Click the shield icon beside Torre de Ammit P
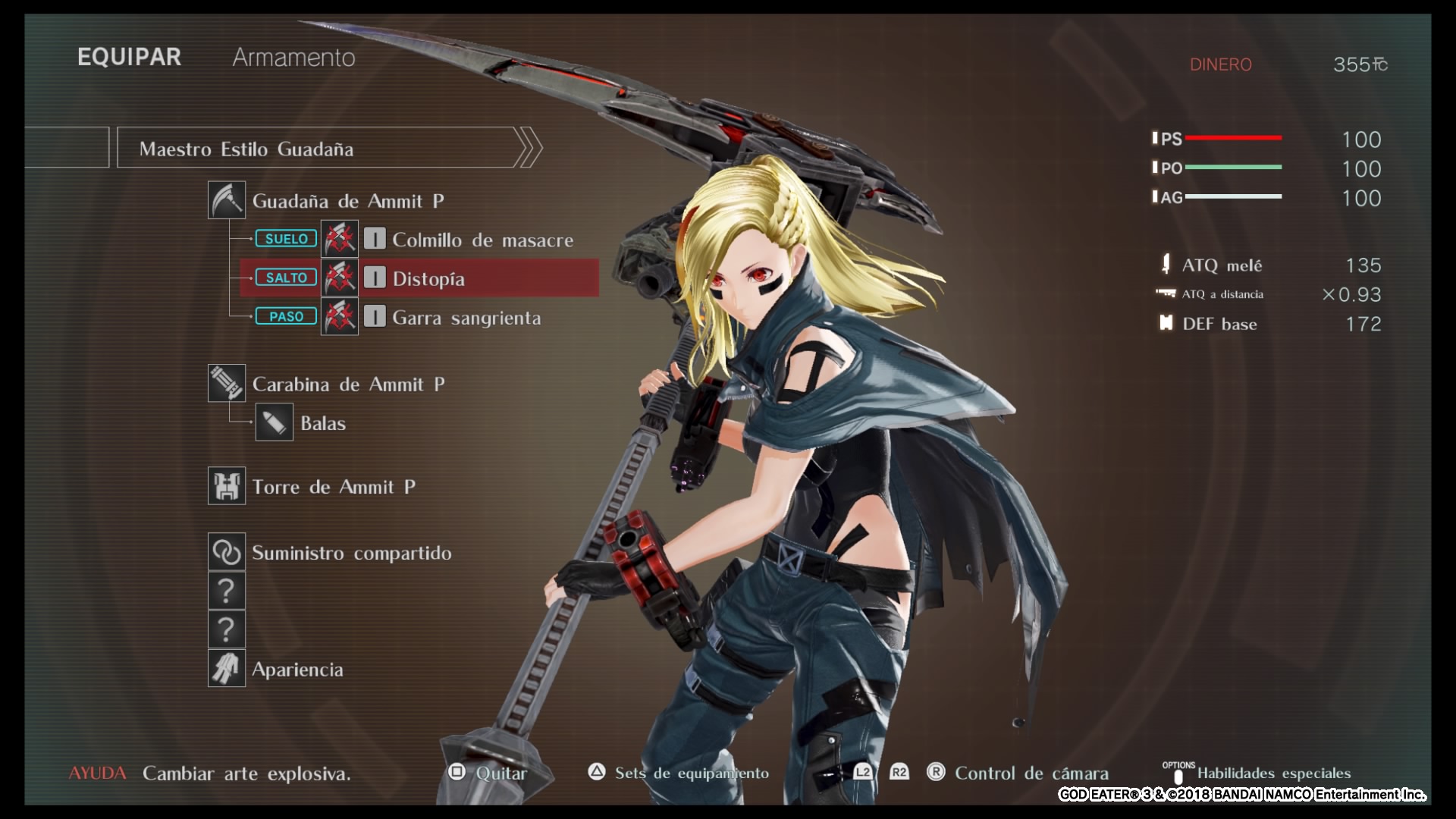Screen dimensions: 1456x819 click(227, 486)
